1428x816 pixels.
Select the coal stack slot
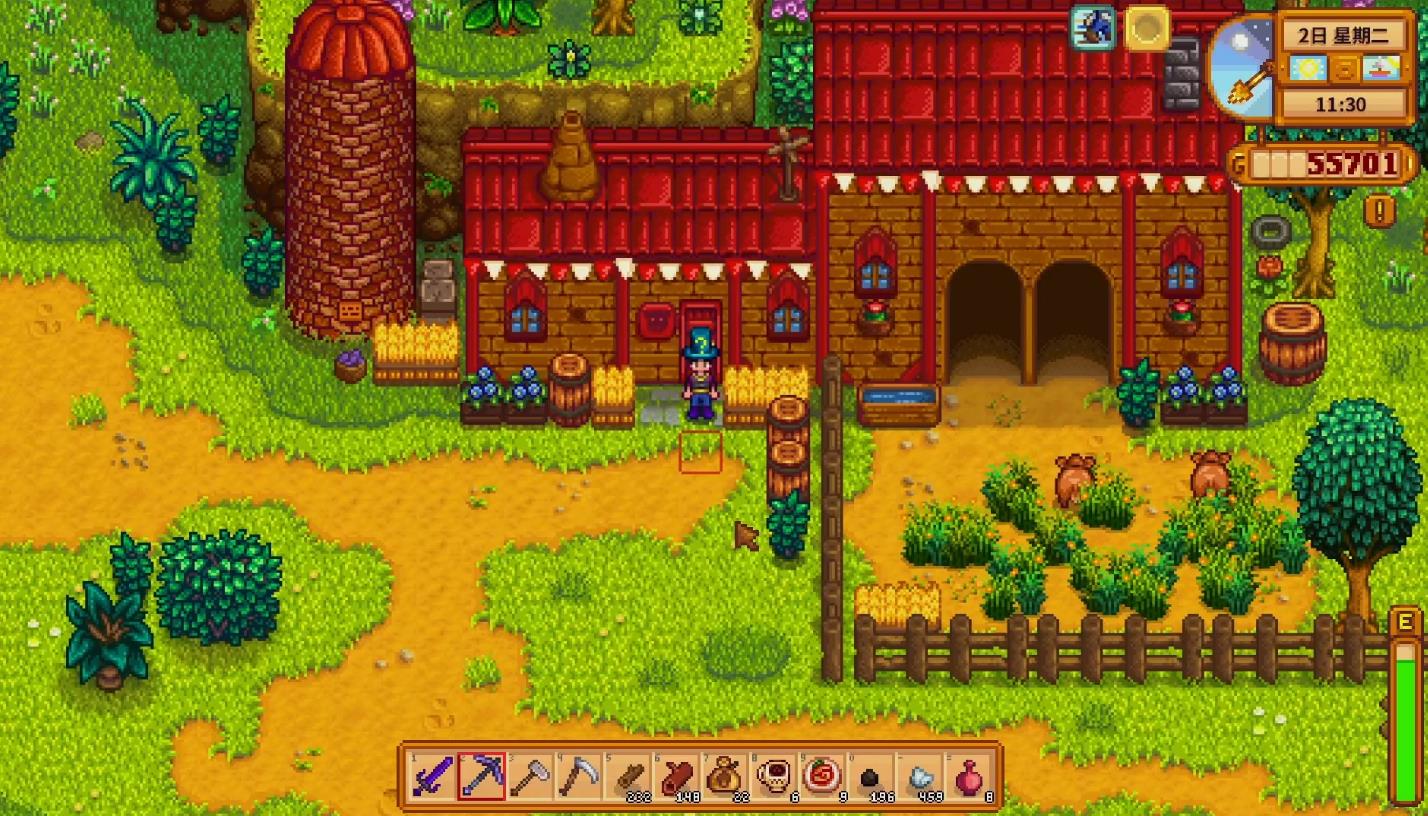872,776
